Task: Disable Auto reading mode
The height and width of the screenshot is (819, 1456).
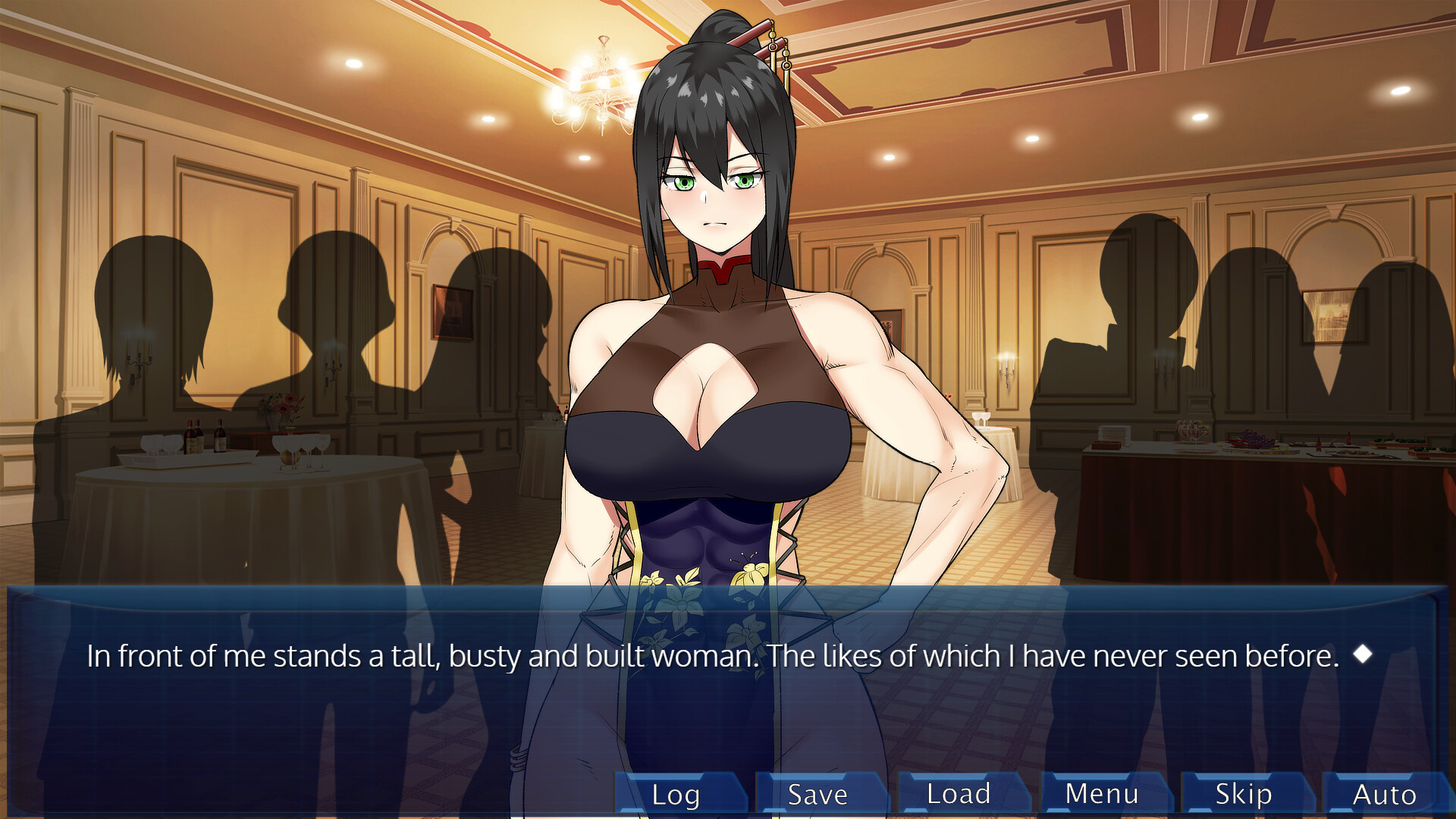Action: coord(1385,795)
